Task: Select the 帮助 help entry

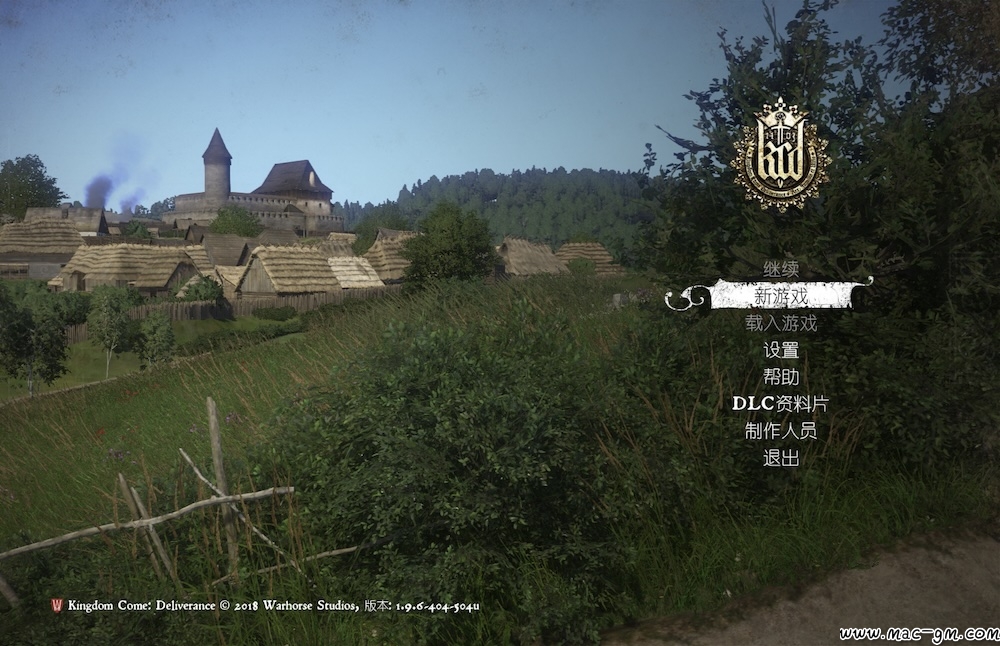Action: coord(781,377)
